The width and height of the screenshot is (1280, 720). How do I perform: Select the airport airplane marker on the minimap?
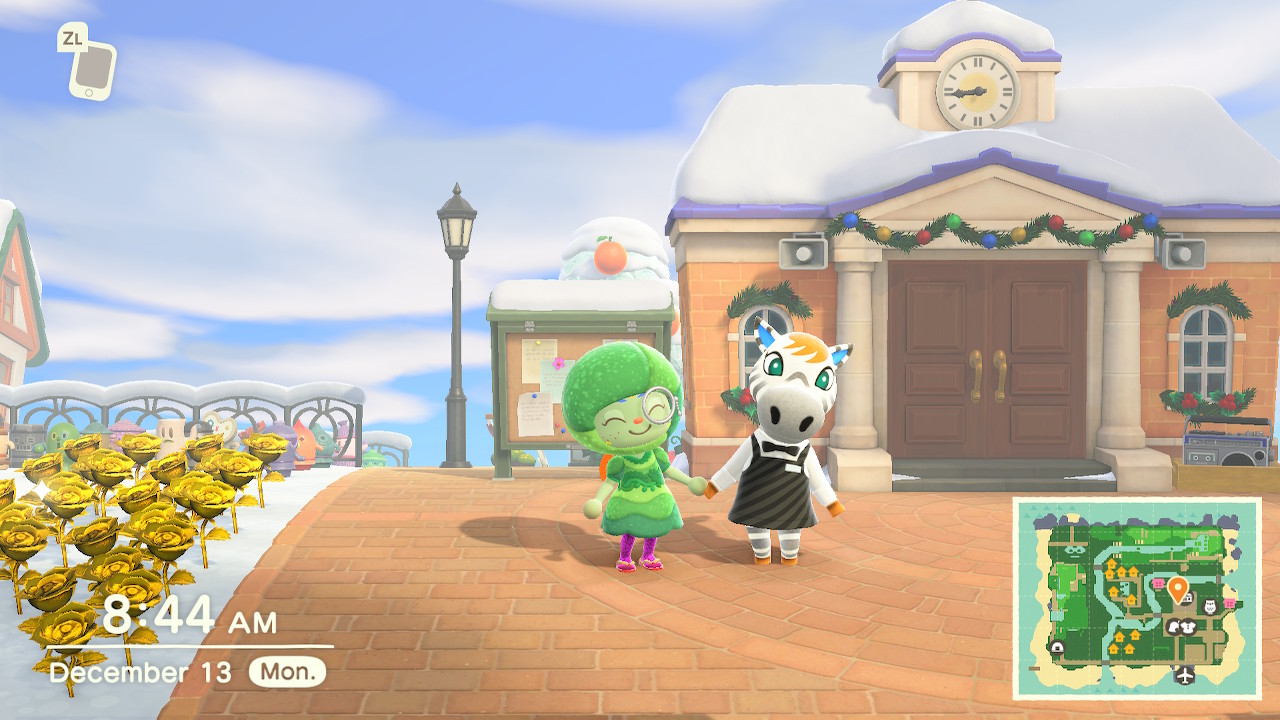coord(1186,675)
